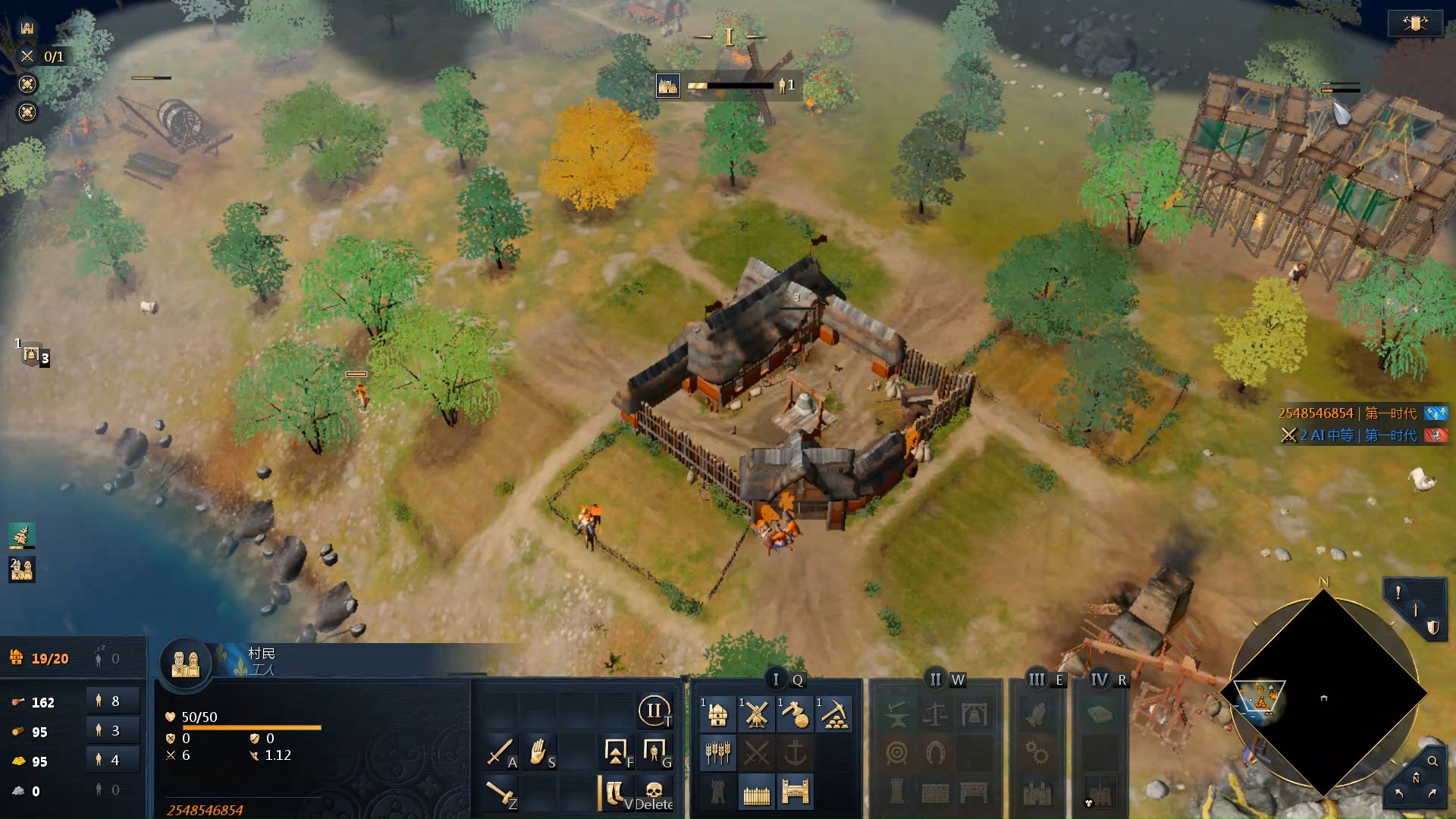Delete the selected unit via skull icon
Image resolution: width=1456 pixels, height=819 pixels.
pyautogui.click(x=654, y=792)
